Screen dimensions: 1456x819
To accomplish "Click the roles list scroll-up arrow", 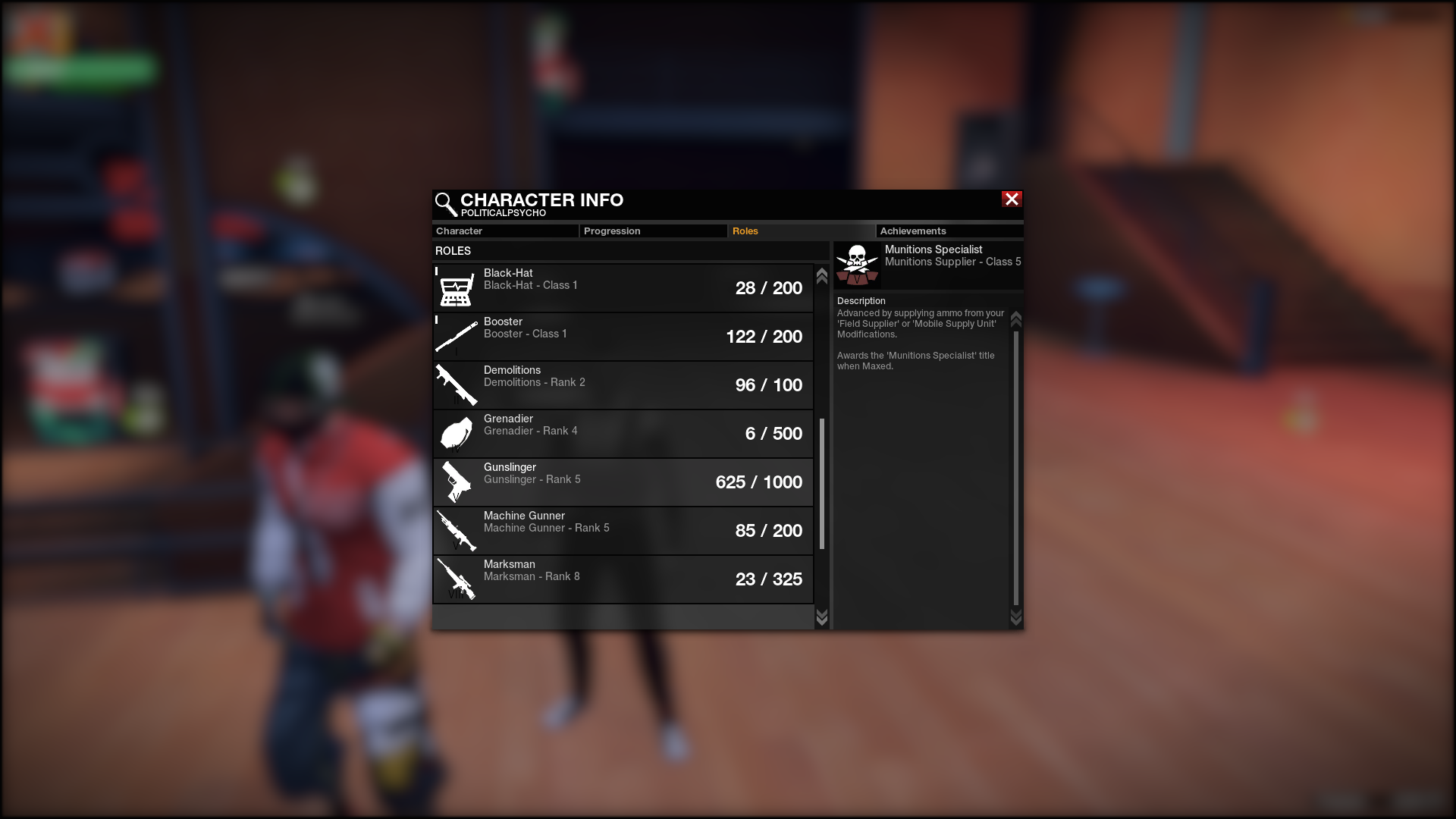I will pyautogui.click(x=821, y=276).
